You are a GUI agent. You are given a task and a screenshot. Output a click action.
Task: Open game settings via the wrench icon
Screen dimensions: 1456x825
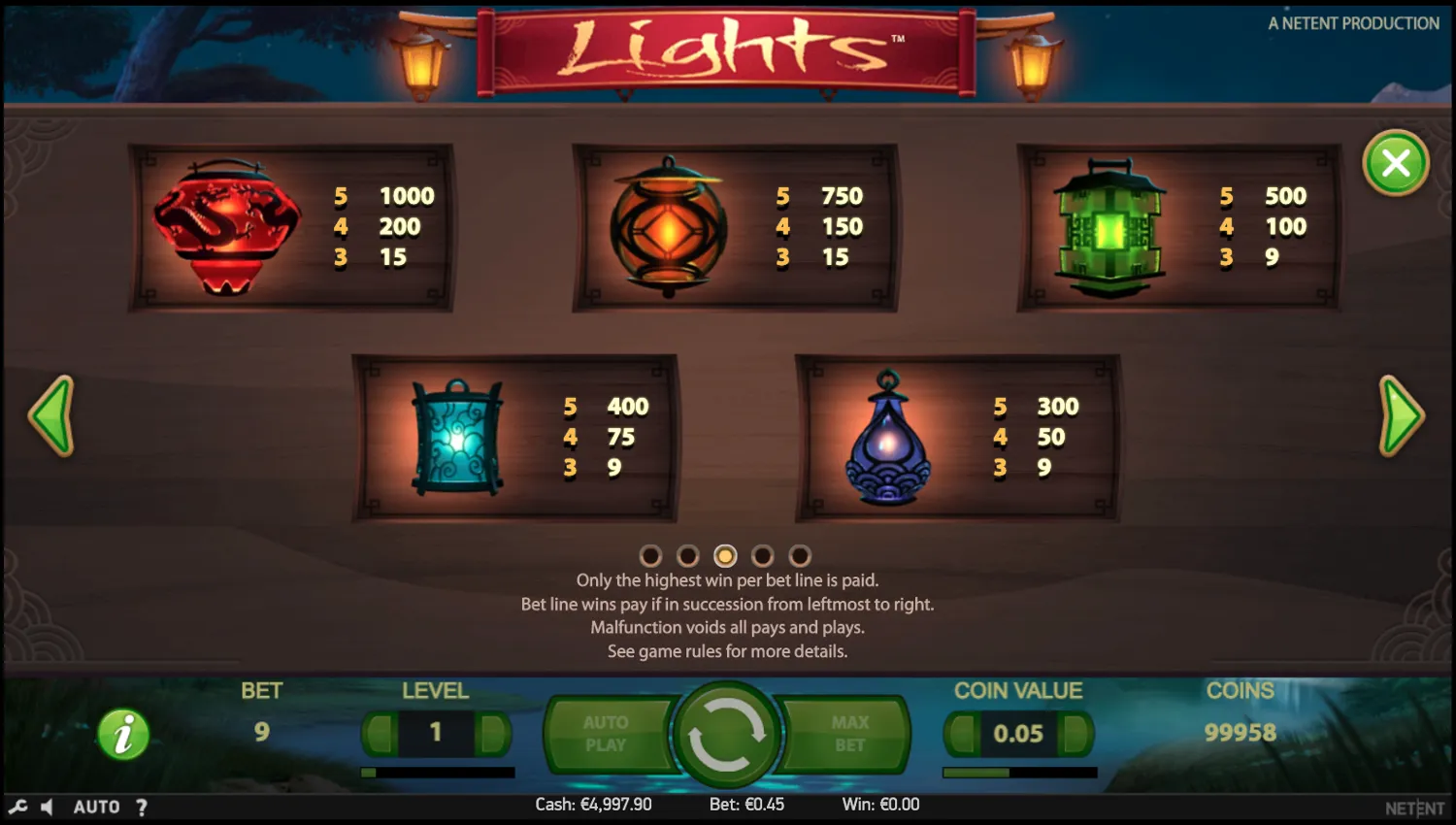[20, 806]
